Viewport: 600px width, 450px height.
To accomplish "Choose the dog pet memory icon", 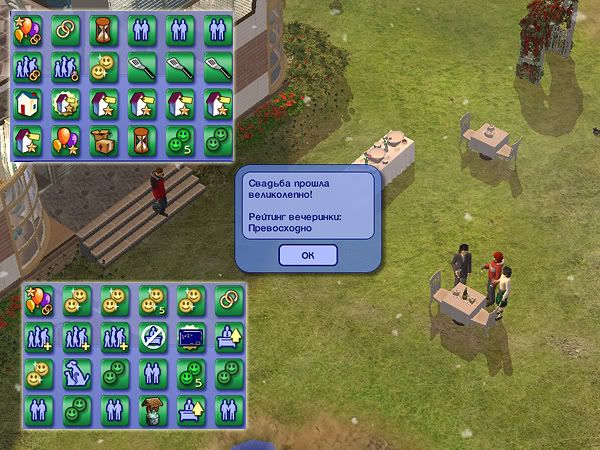I will coord(76,373).
